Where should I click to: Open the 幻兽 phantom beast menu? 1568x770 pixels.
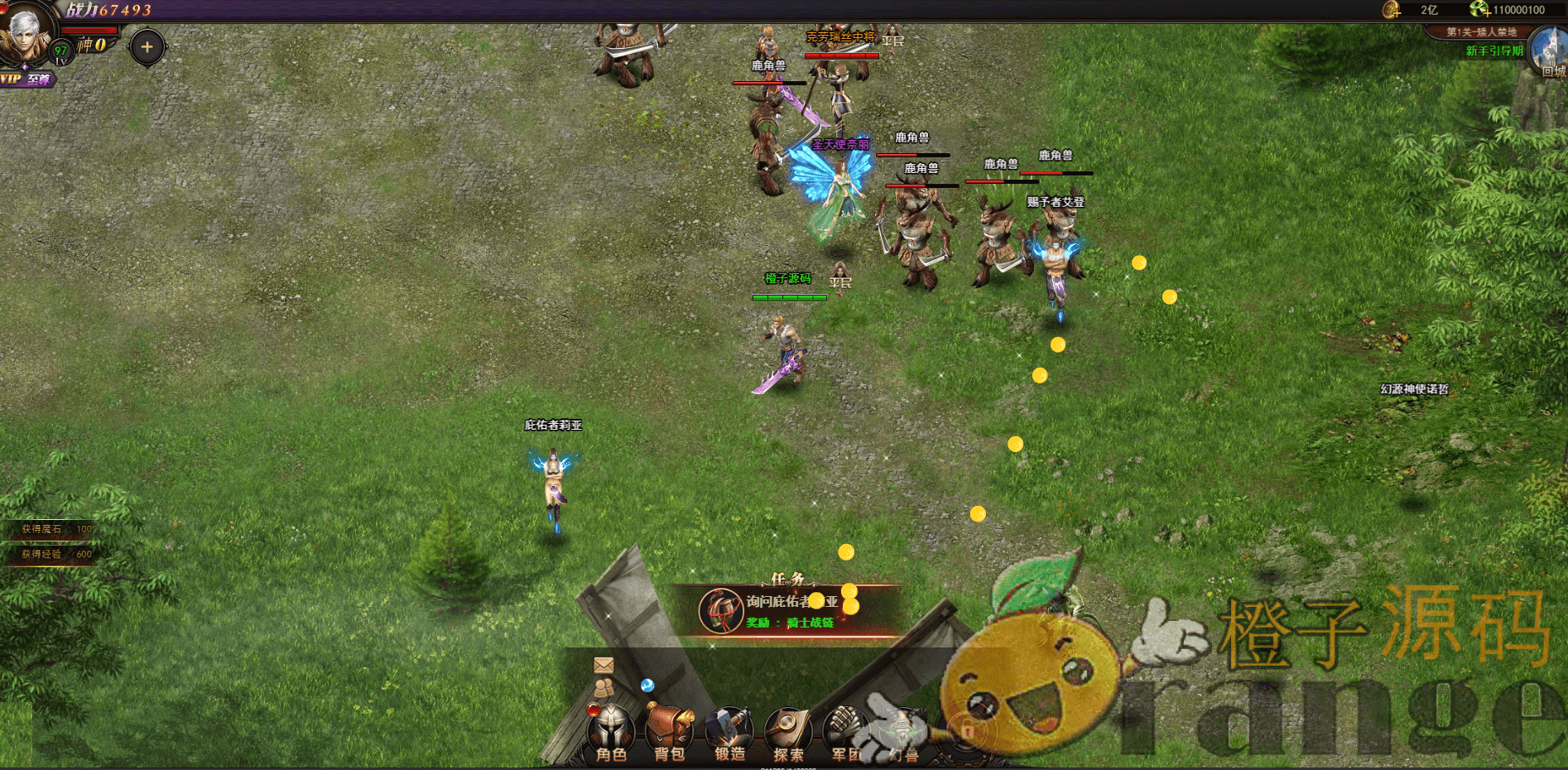[x=904, y=733]
